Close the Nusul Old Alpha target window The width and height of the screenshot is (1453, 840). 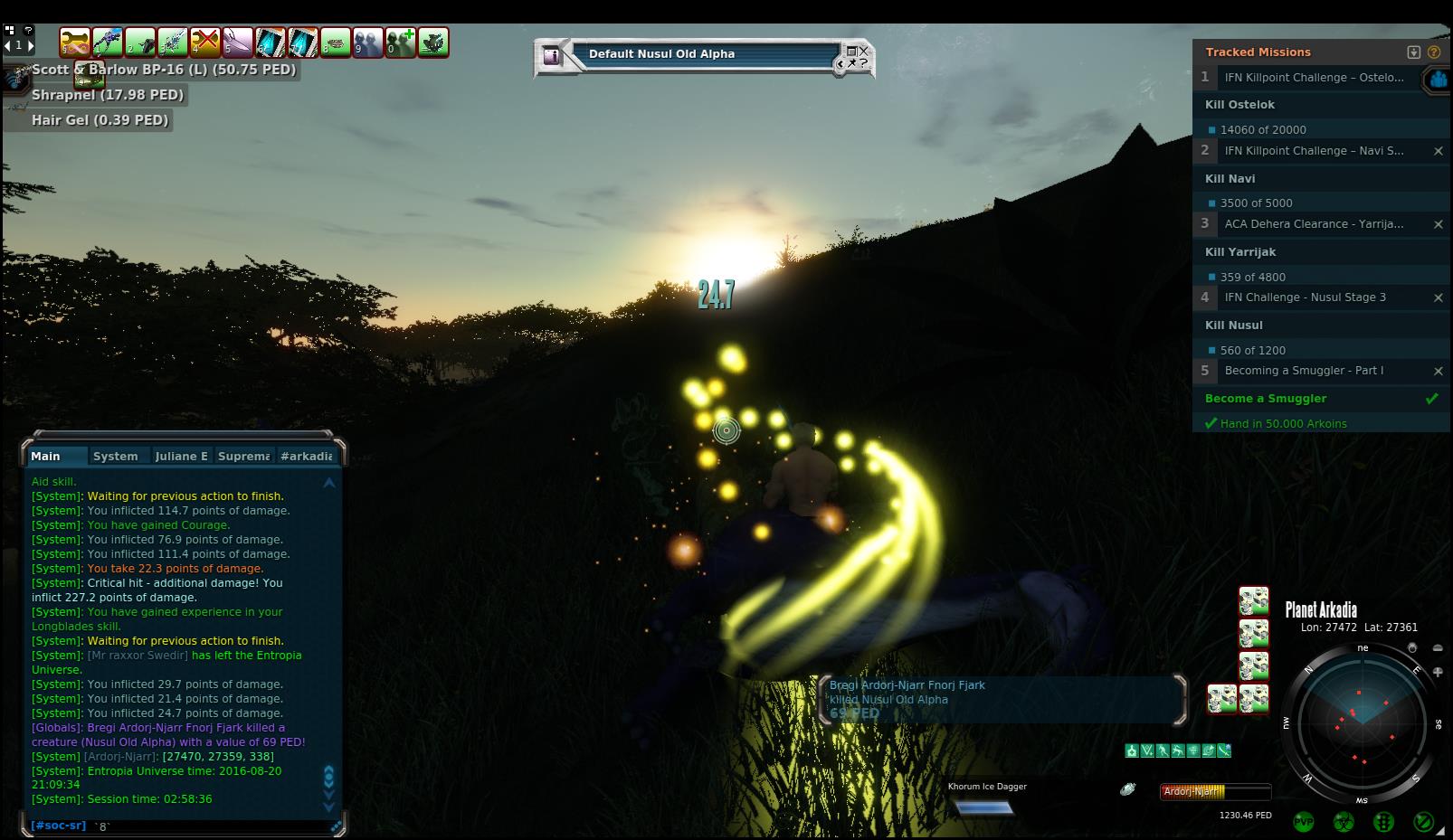coord(863,51)
